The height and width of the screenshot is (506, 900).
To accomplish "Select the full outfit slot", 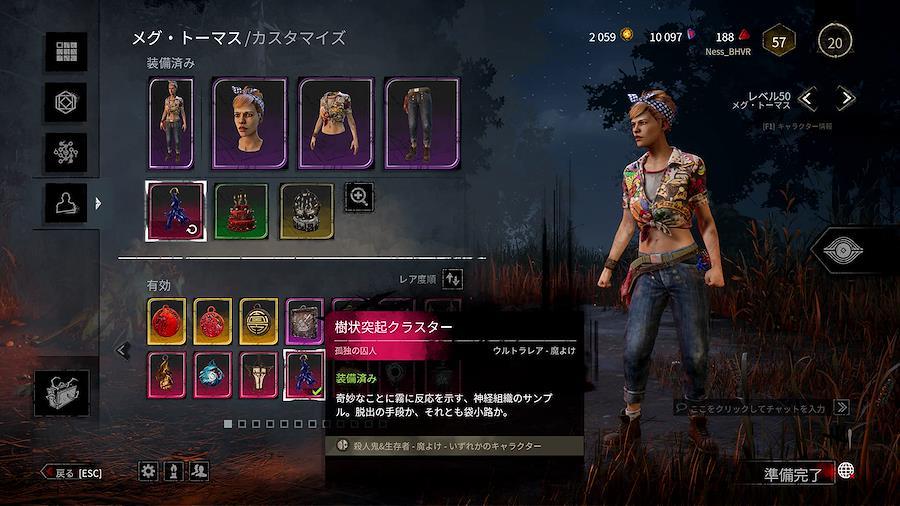I will pos(170,122).
